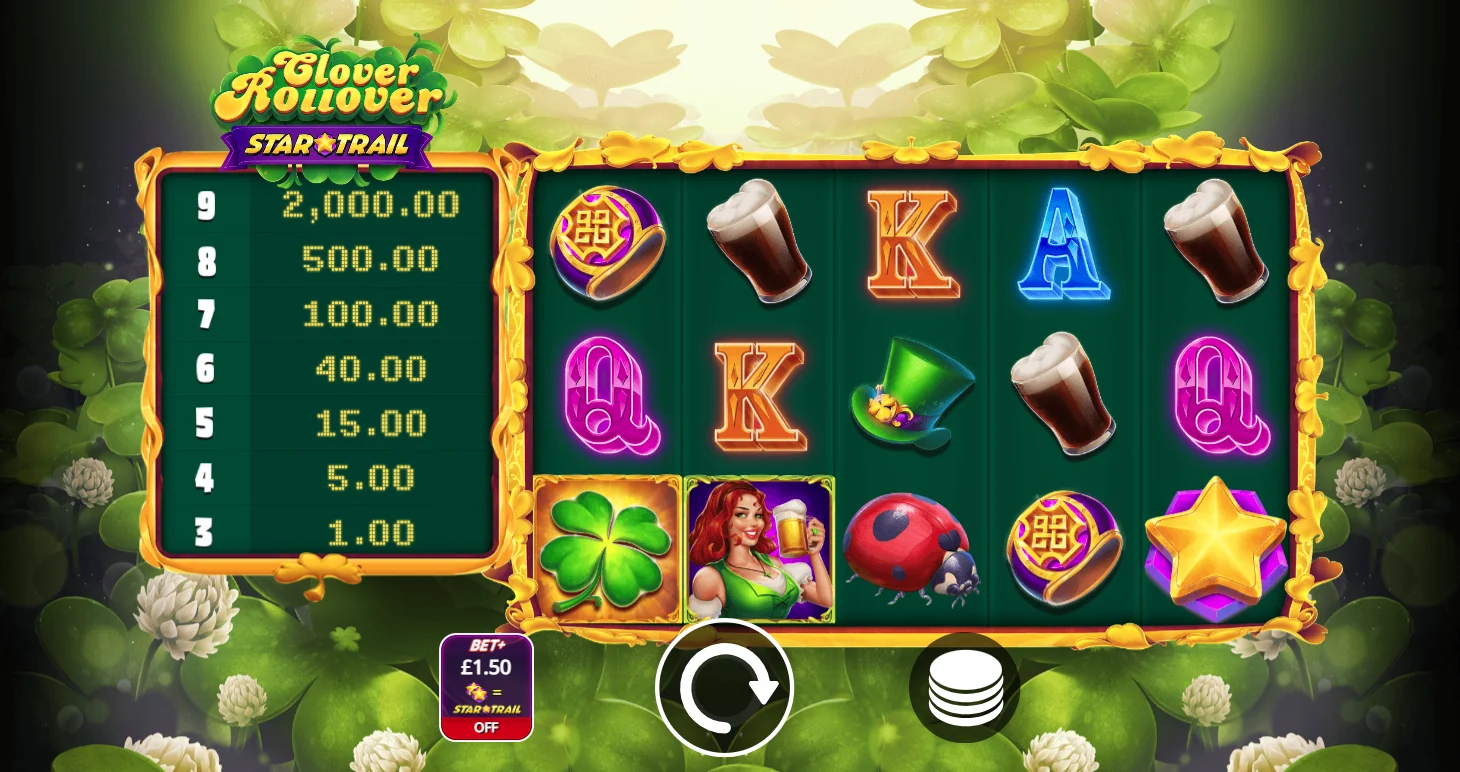1460x772 pixels.
Task: Toggle the Bet+ Star Trail option
Action: [x=486, y=687]
